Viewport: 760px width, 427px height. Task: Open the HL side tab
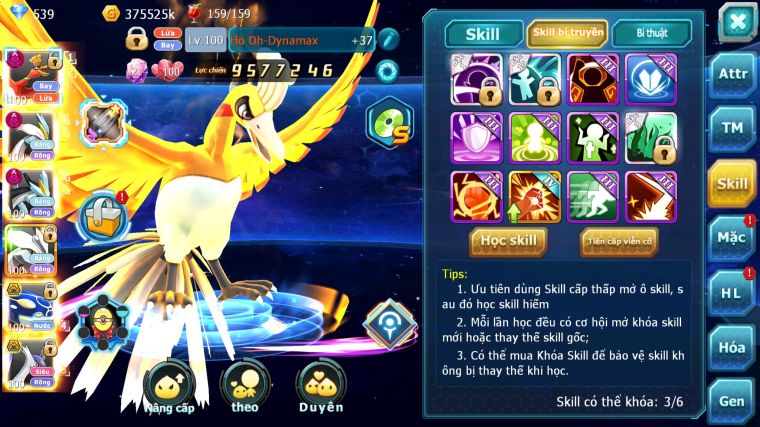(732, 292)
